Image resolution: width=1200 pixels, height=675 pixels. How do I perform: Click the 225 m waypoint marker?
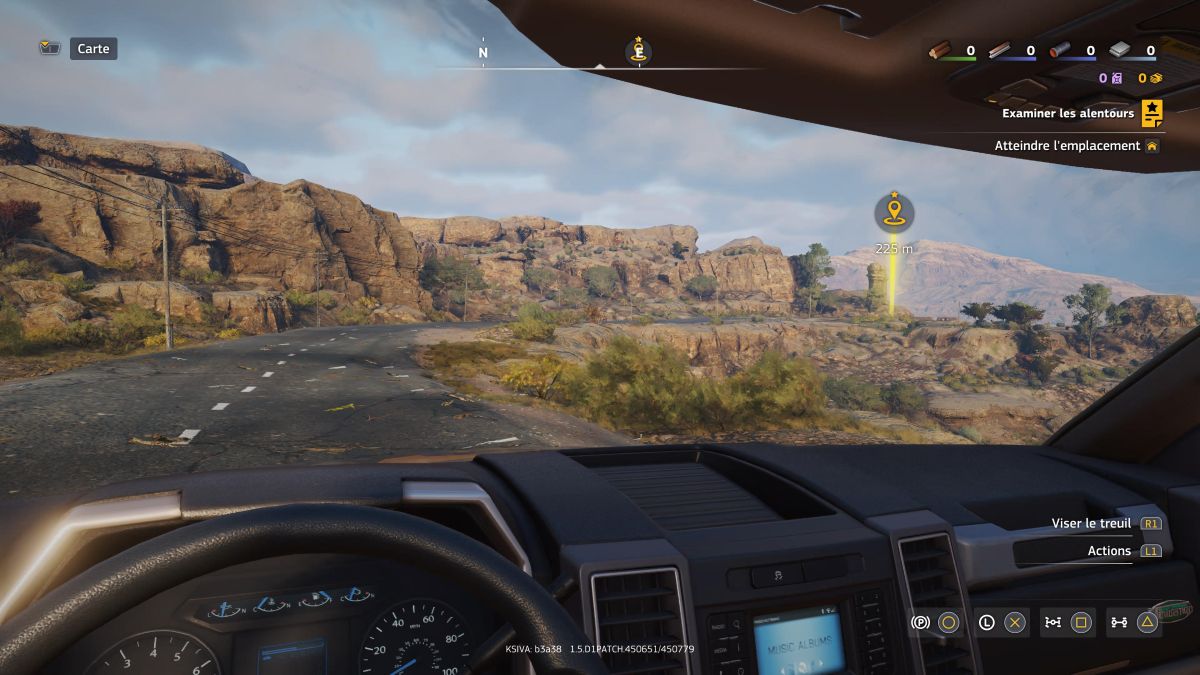pos(893,212)
